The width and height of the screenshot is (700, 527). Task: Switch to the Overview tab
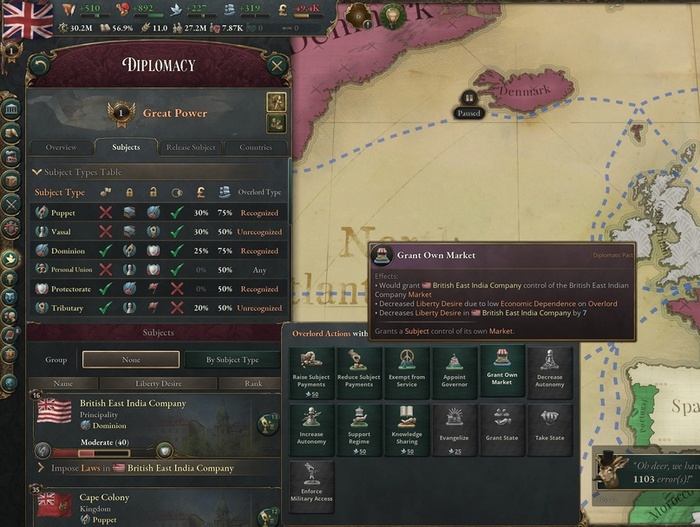(61, 147)
